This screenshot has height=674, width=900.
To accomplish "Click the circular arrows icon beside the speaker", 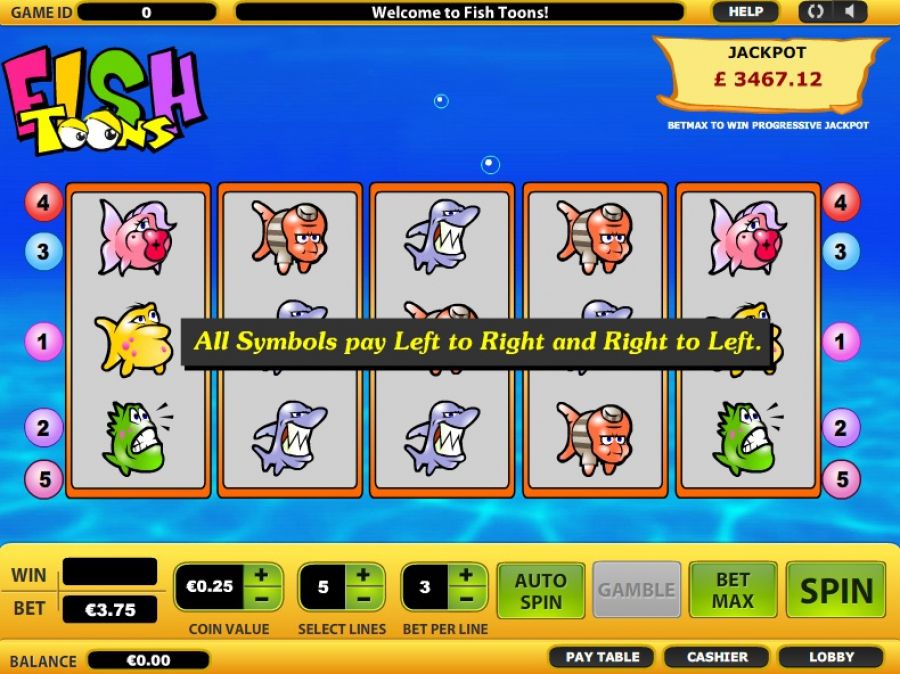I will 815,12.
